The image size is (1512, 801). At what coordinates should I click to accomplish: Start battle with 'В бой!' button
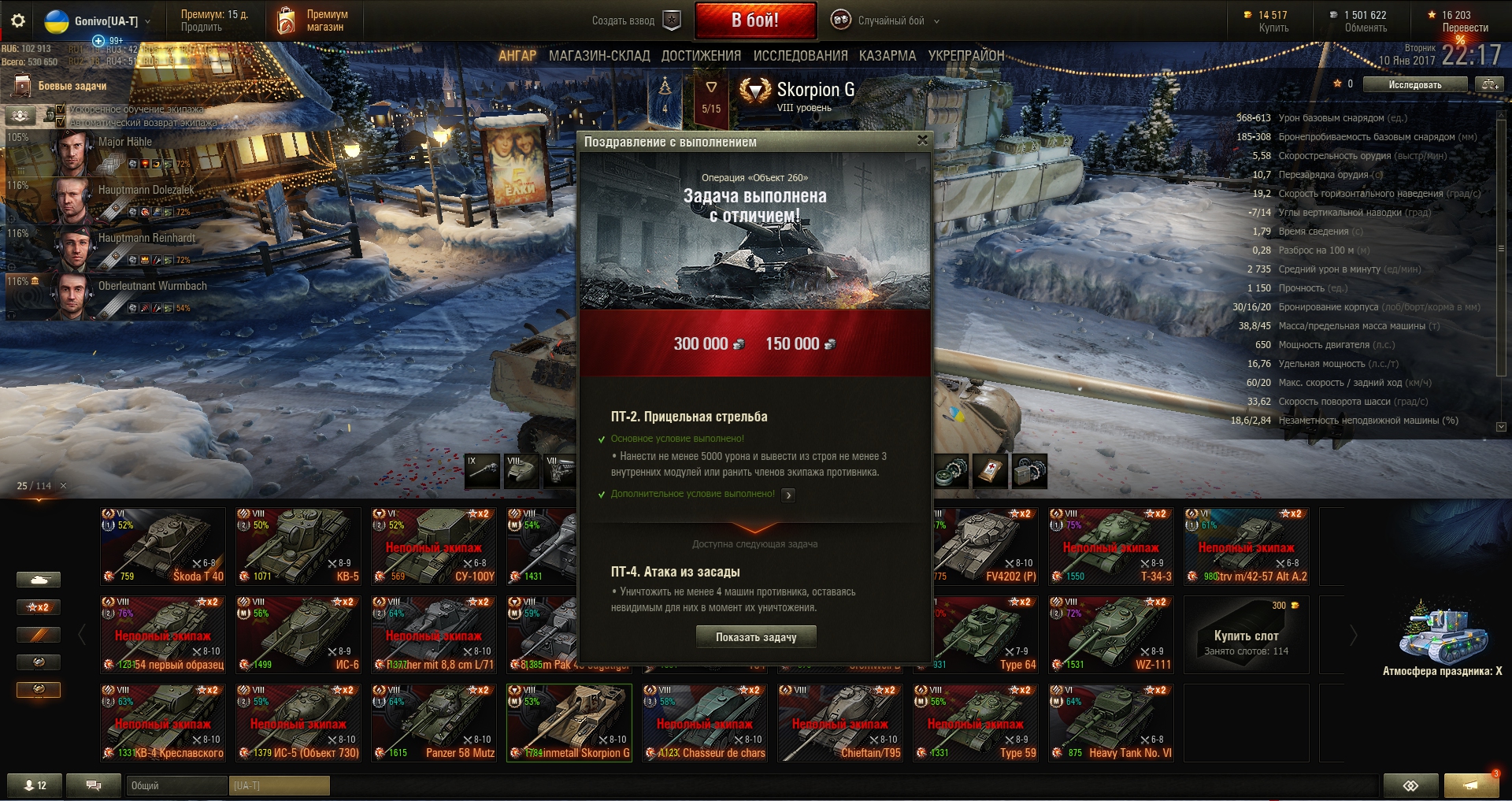point(754,20)
